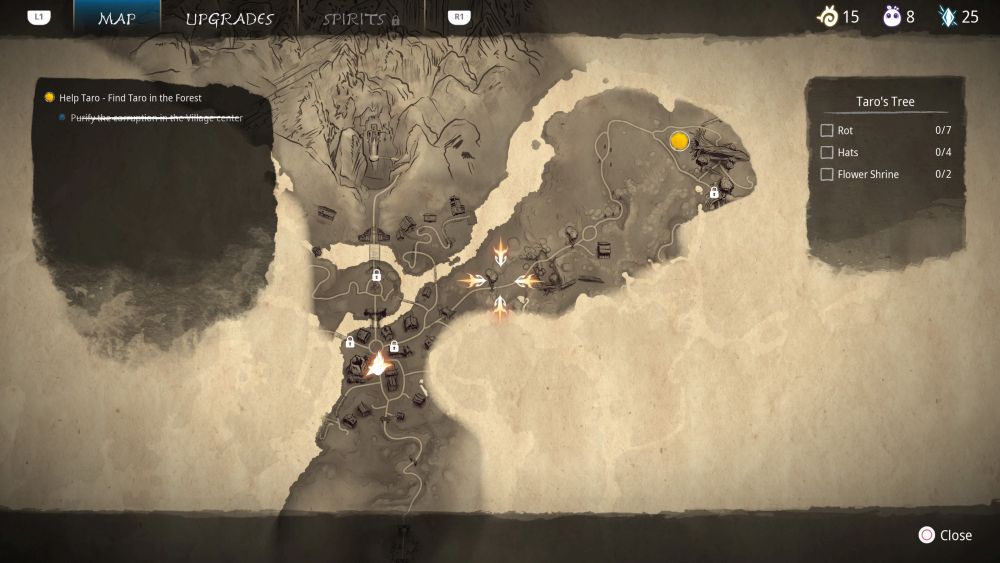This screenshot has height=563, width=1000.
Task: Select the glowing player position marker
Action: pos(378,365)
